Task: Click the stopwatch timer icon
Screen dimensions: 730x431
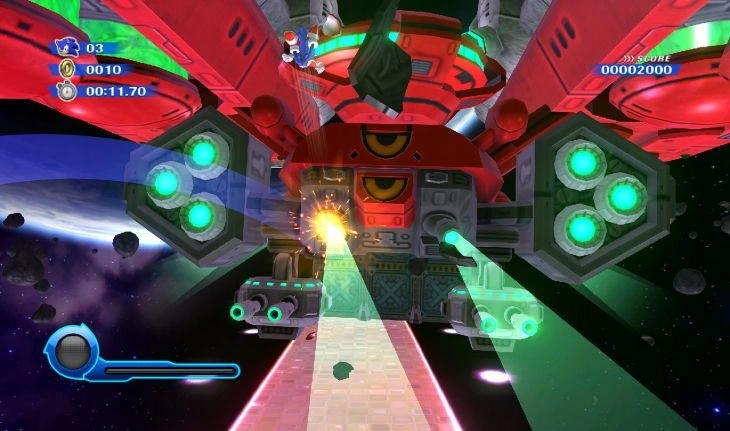Action: coord(67,91)
